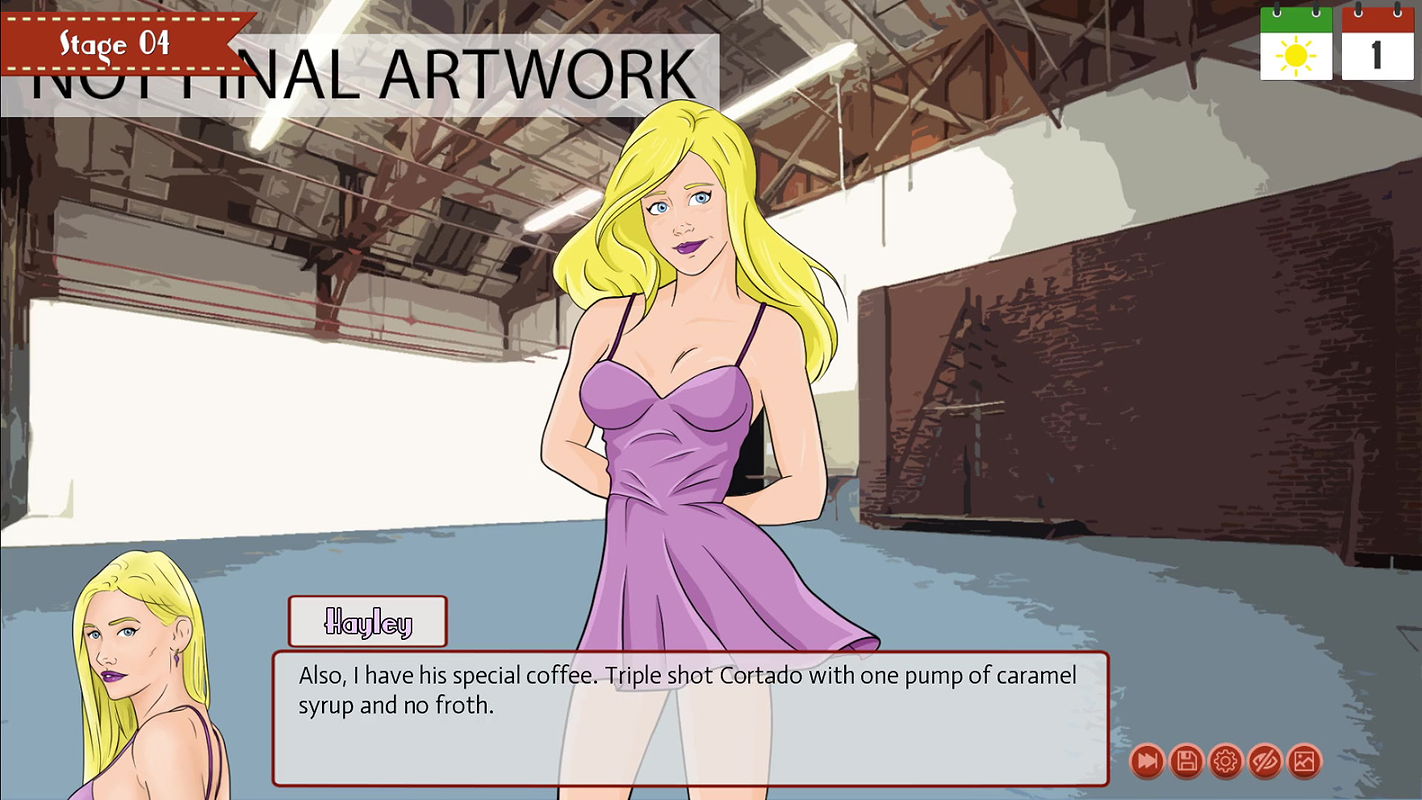Viewport: 1422px width, 800px height.
Task: Advance the dialogue by clicking Hayley's text box
Action: pos(690,718)
